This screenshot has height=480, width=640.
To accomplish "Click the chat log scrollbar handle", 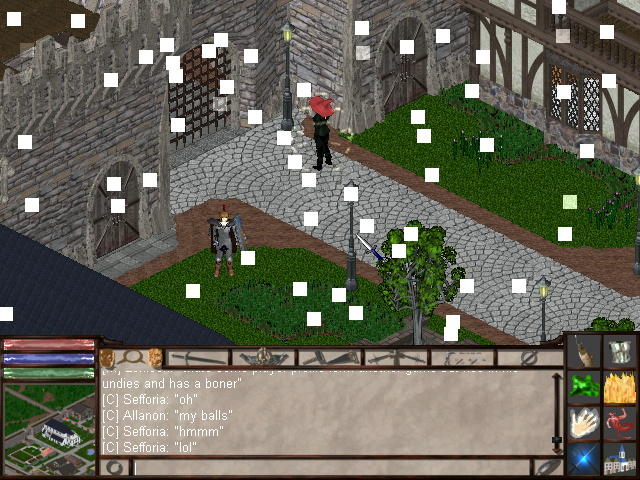I will pyautogui.click(x=557, y=438).
